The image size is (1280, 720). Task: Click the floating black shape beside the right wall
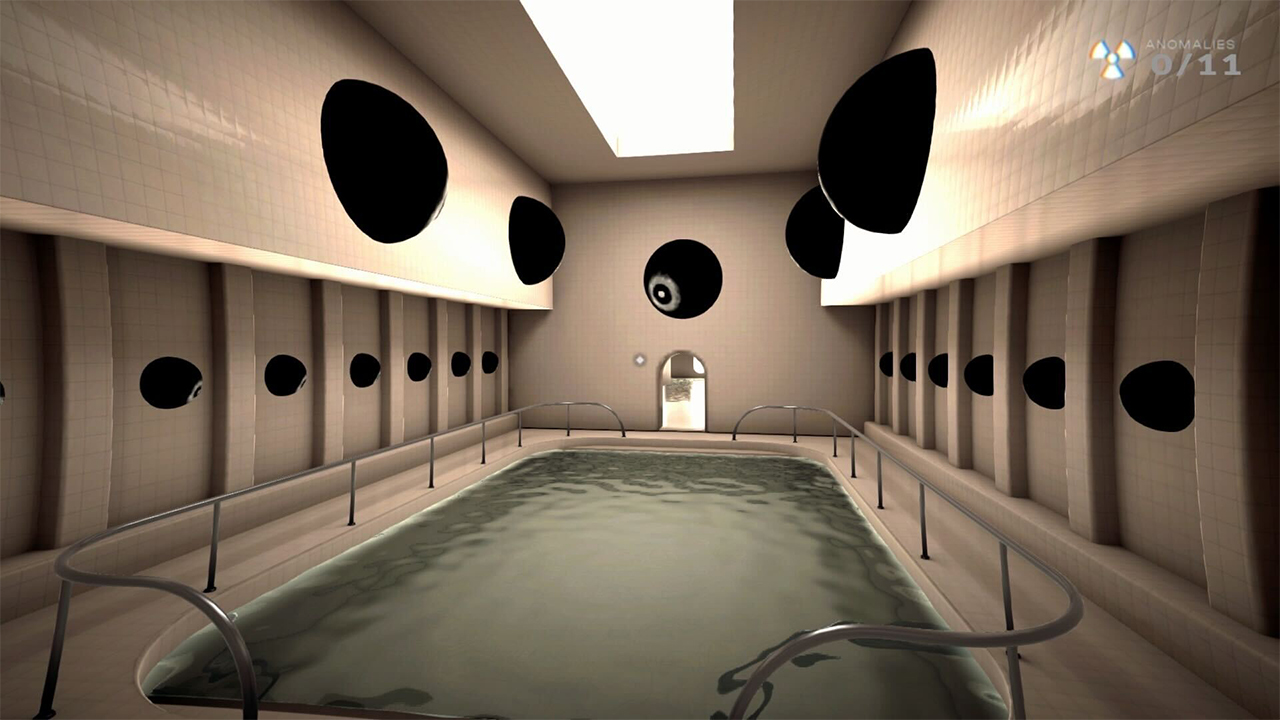tap(815, 230)
